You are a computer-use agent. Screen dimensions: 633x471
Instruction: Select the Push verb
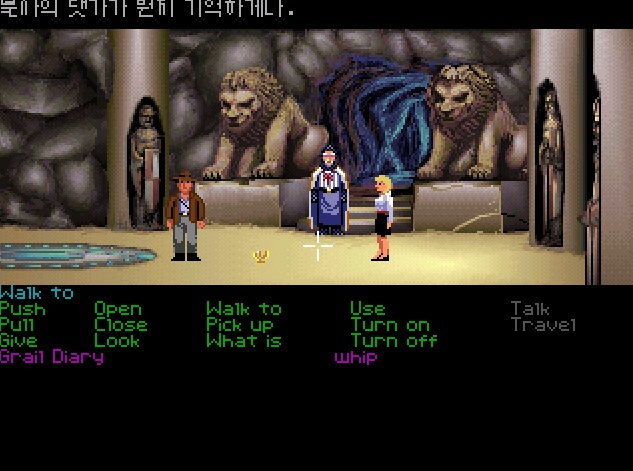[x=22, y=309]
